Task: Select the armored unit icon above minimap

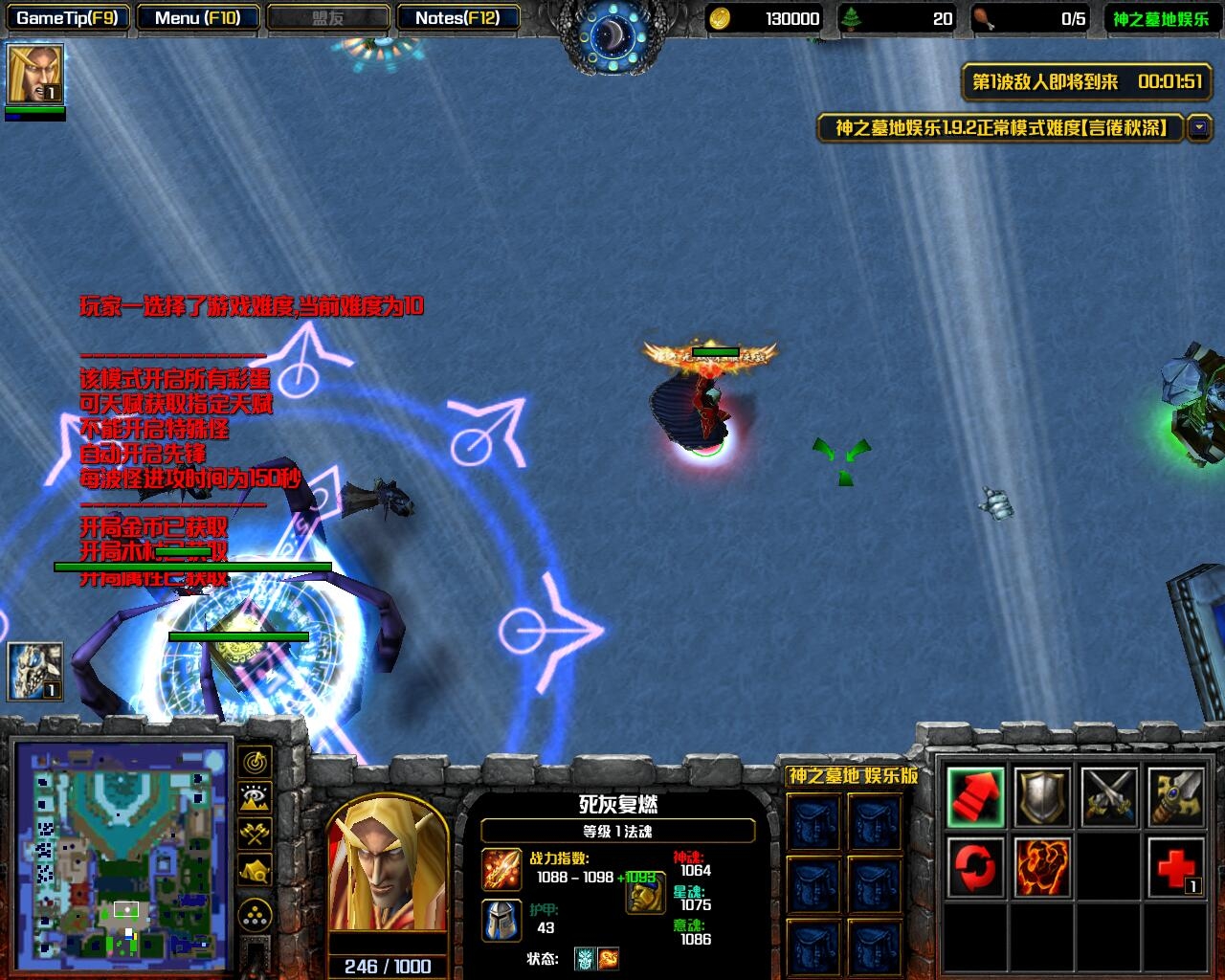Action: pyautogui.click(x=35, y=671)
